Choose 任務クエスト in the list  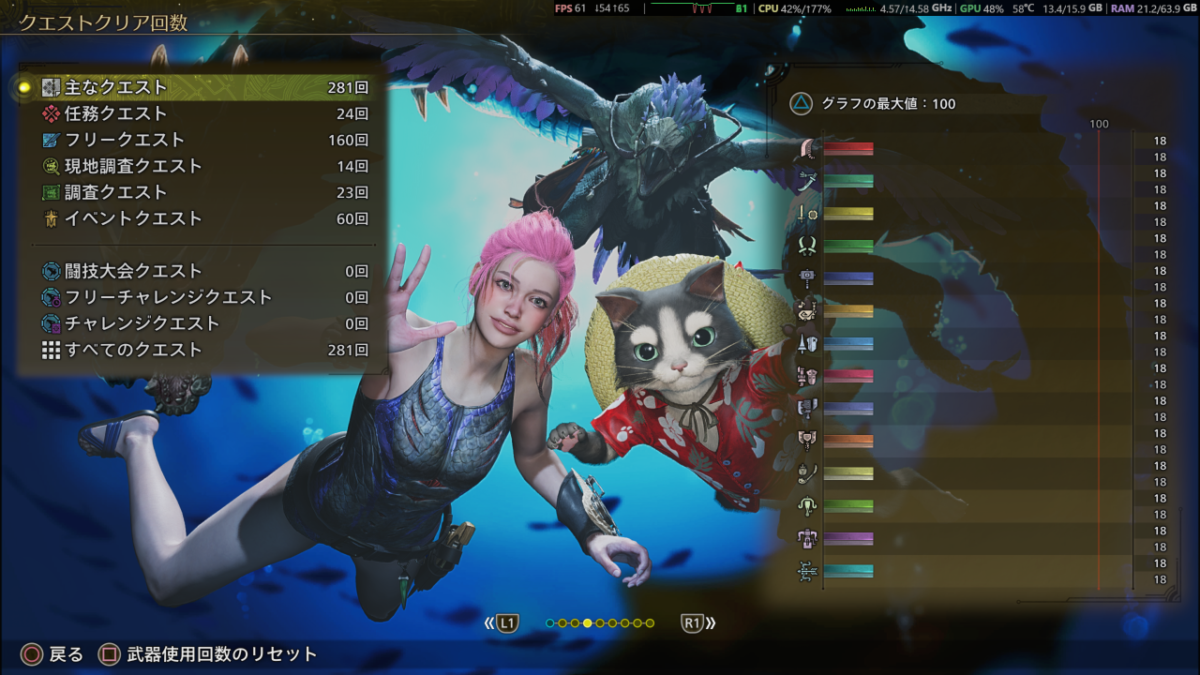(x=200, y=114)
